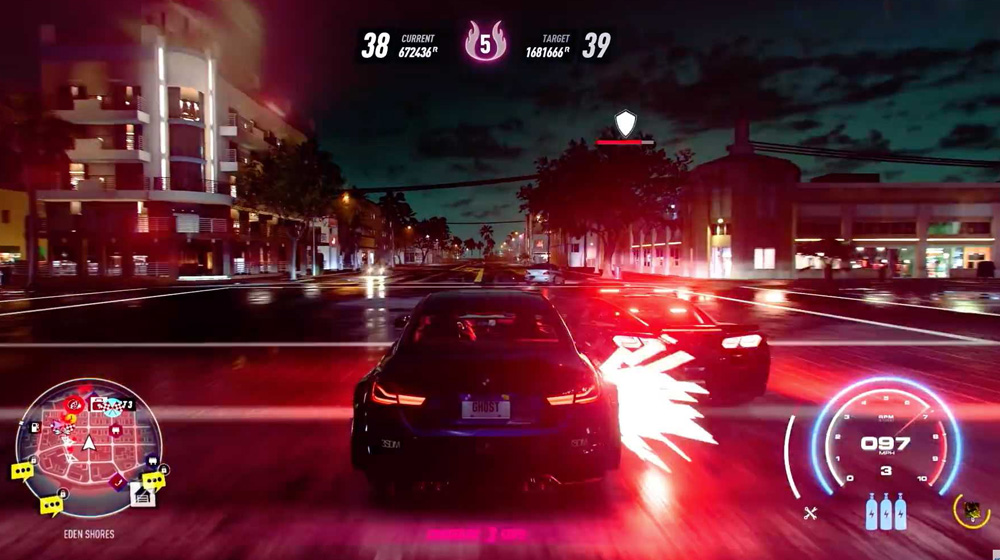Activate the crossed wrenches repair icon
This screenshot has height=560, width=1000.
[810, 513]
